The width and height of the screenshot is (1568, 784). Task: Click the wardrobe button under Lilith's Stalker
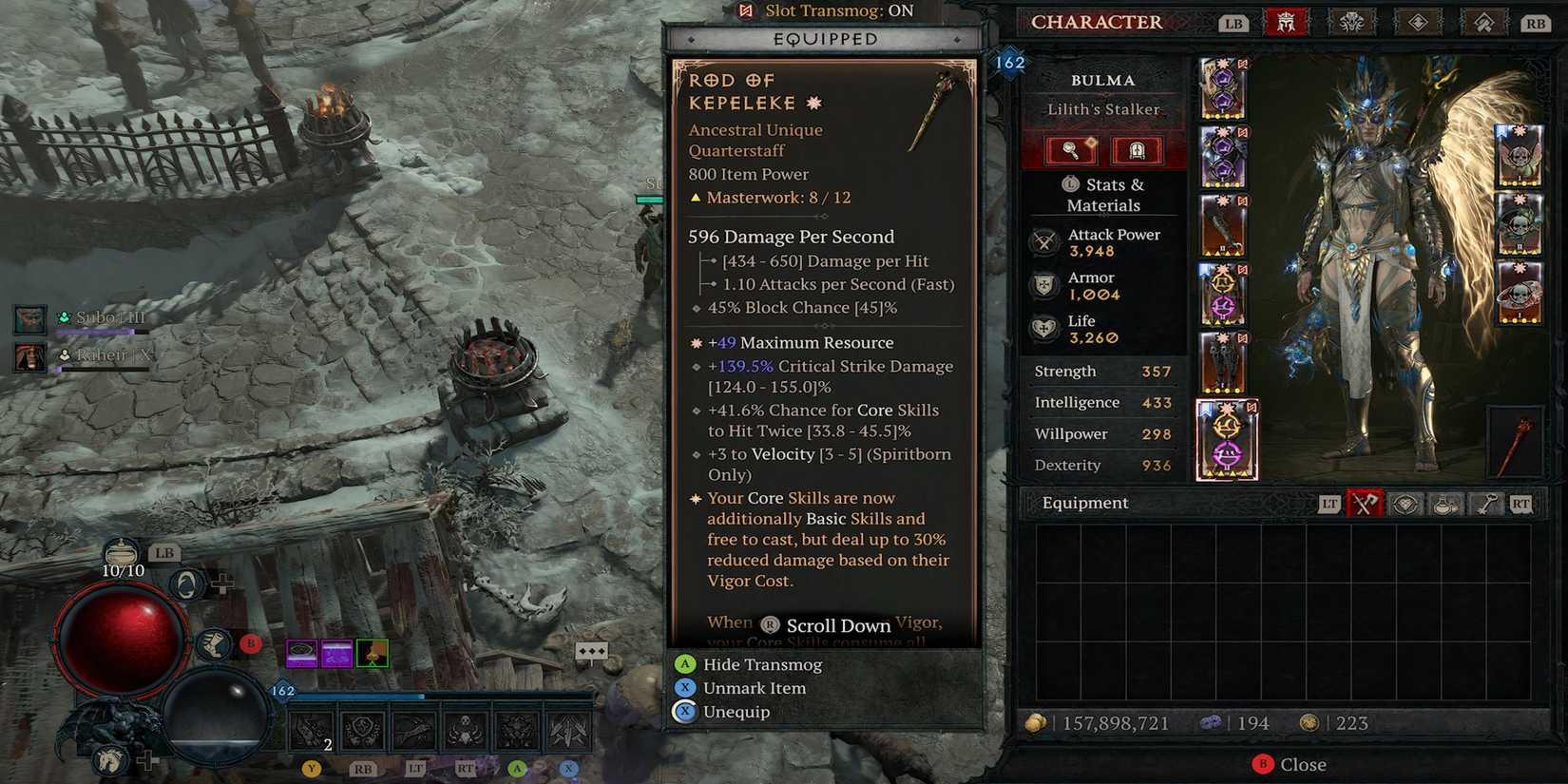coord(1136,150)
